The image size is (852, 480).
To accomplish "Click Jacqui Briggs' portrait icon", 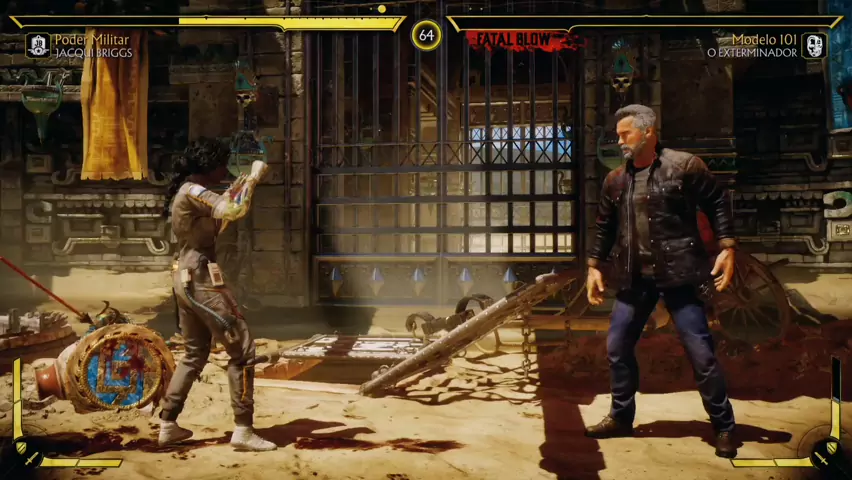I will coord(38,45).
